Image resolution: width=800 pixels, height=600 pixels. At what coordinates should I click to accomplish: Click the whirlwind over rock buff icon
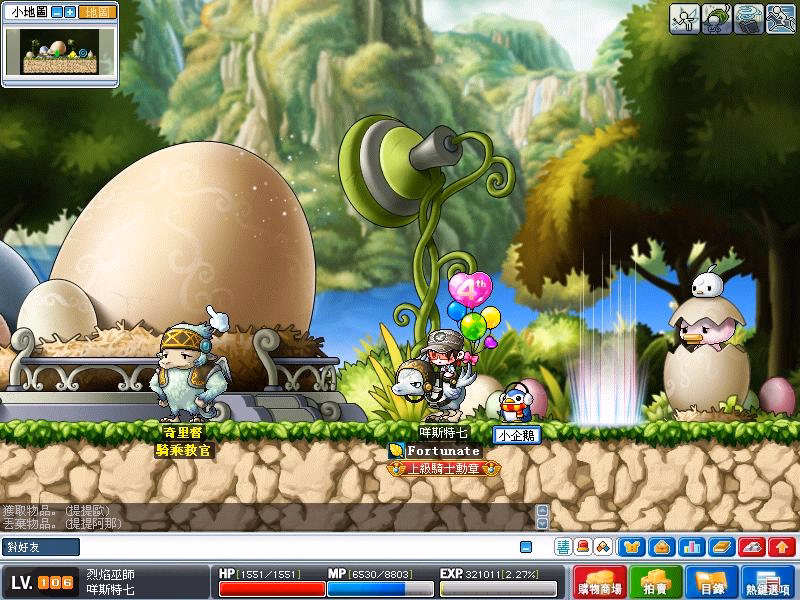tap(749, 19)
